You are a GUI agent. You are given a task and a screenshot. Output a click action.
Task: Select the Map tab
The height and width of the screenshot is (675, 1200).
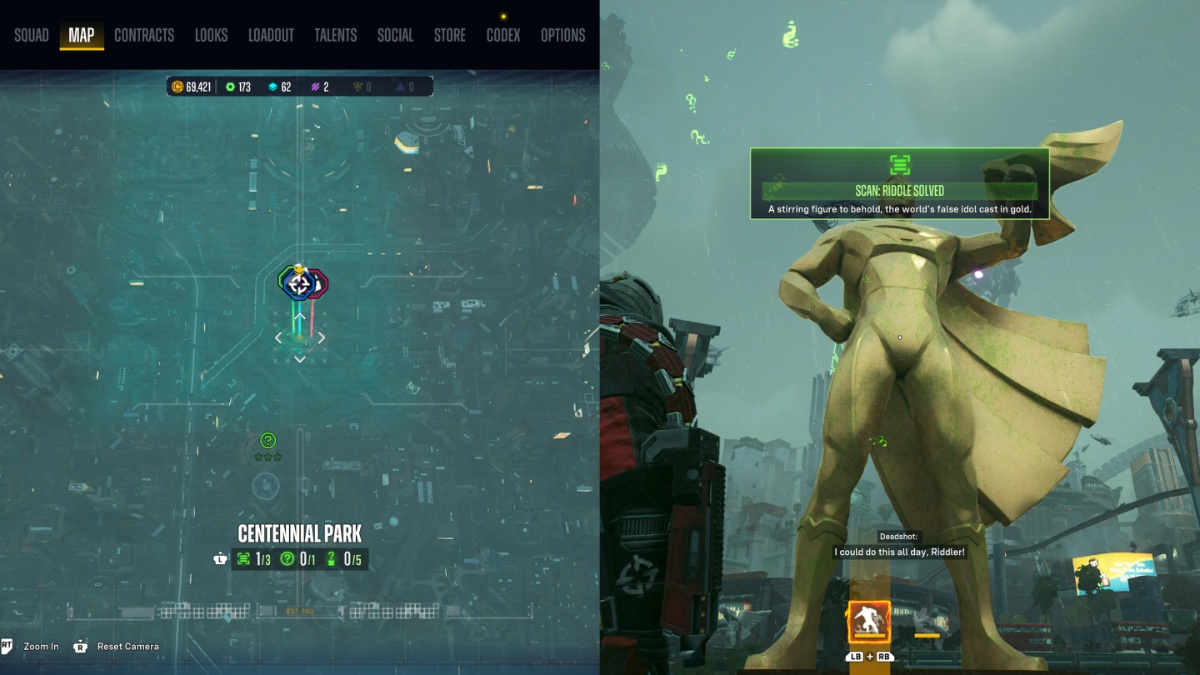81,35
